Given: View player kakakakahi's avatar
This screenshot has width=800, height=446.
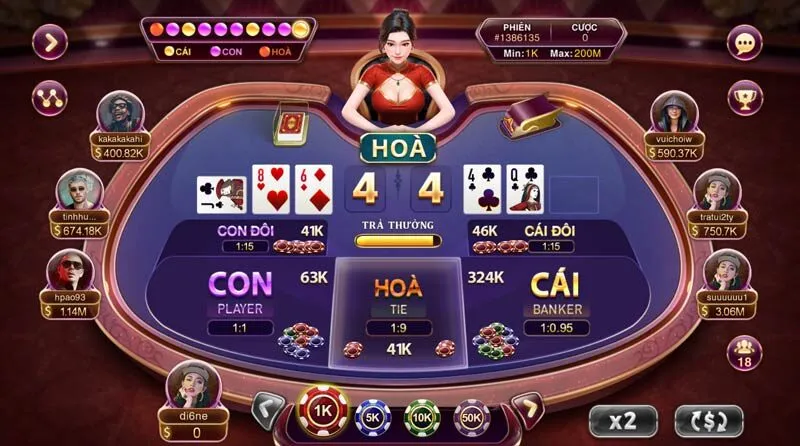Looking at the screenshot, I should click(122, 113).
